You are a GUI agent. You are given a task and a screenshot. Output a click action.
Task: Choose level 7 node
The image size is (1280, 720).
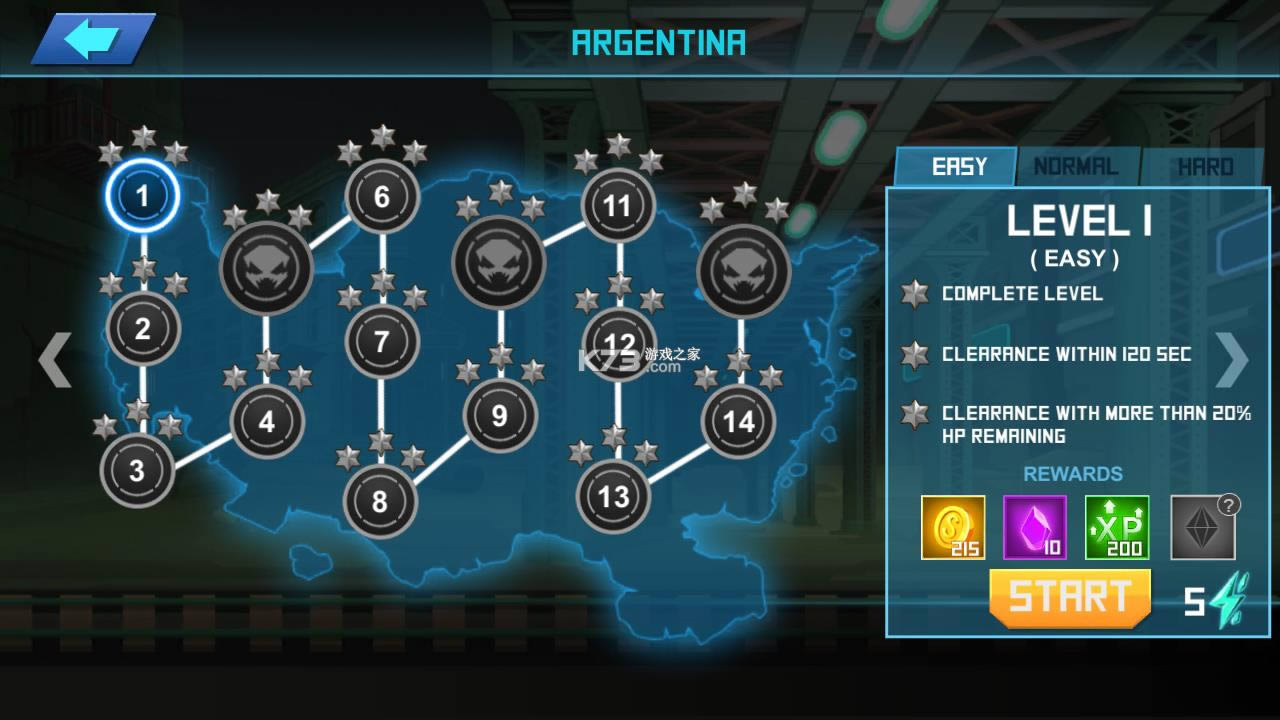381,341
